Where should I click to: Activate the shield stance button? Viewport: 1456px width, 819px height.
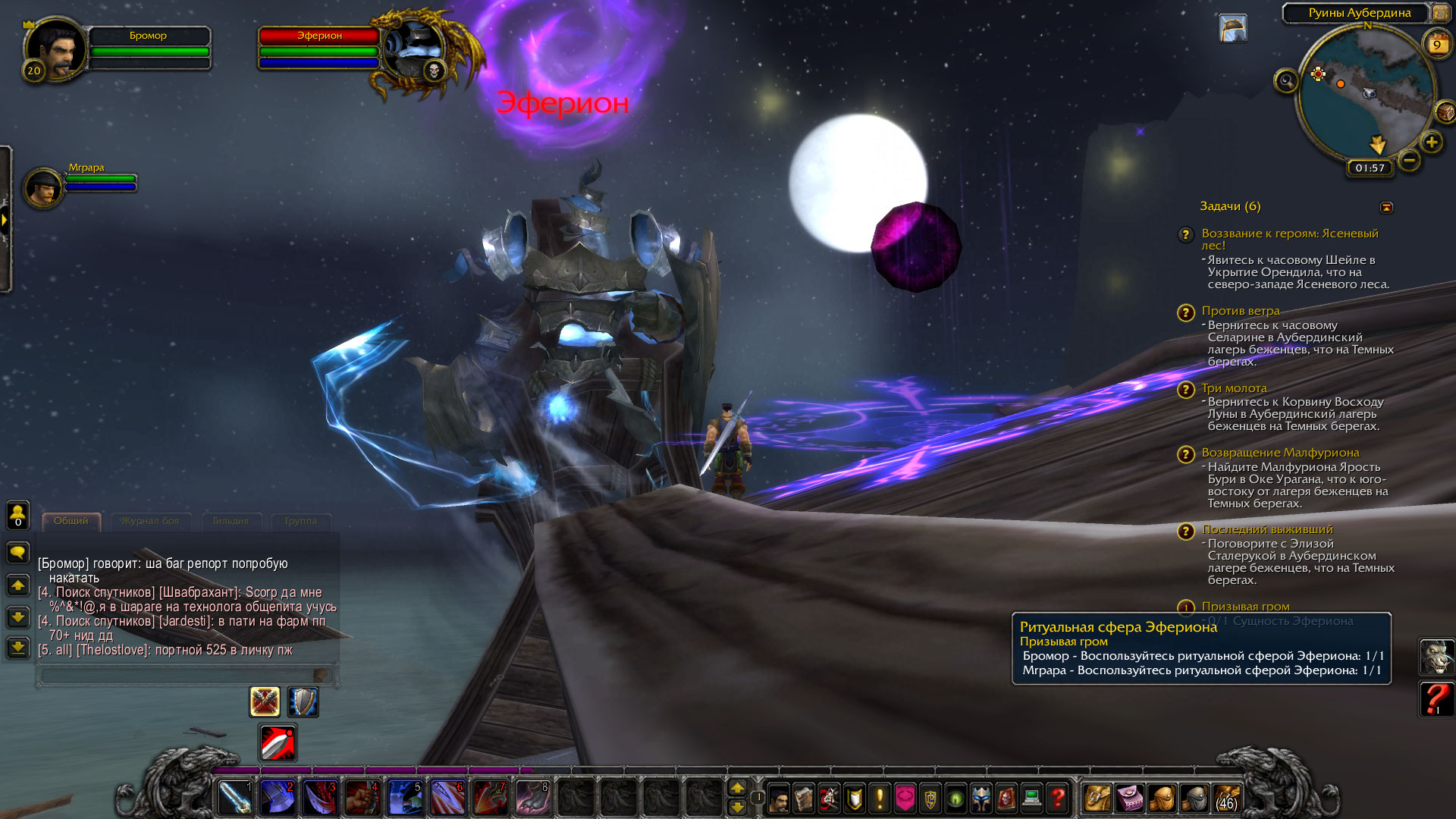[303, 702]
